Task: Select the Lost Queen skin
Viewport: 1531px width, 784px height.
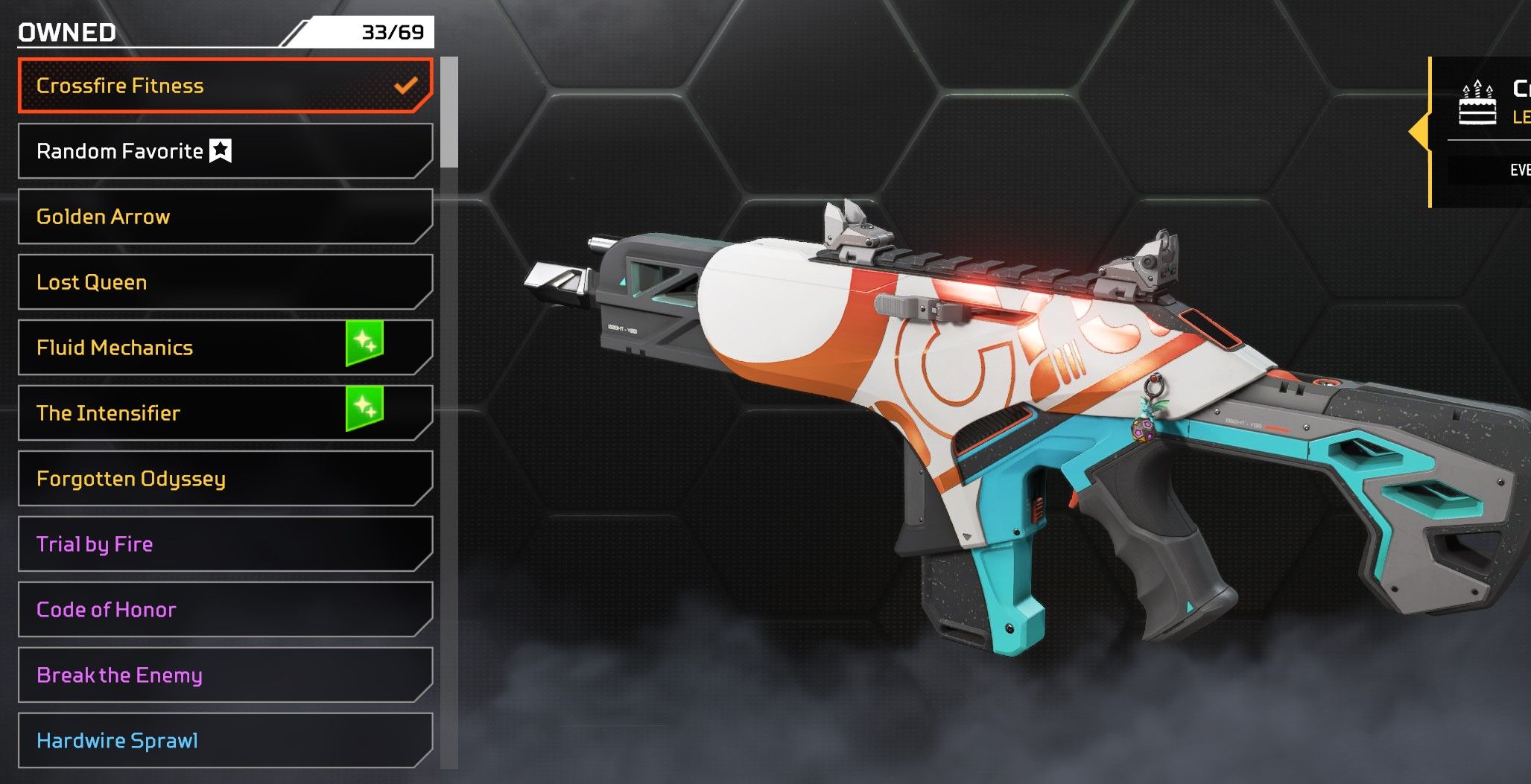Action: click(x=224, y=282)
